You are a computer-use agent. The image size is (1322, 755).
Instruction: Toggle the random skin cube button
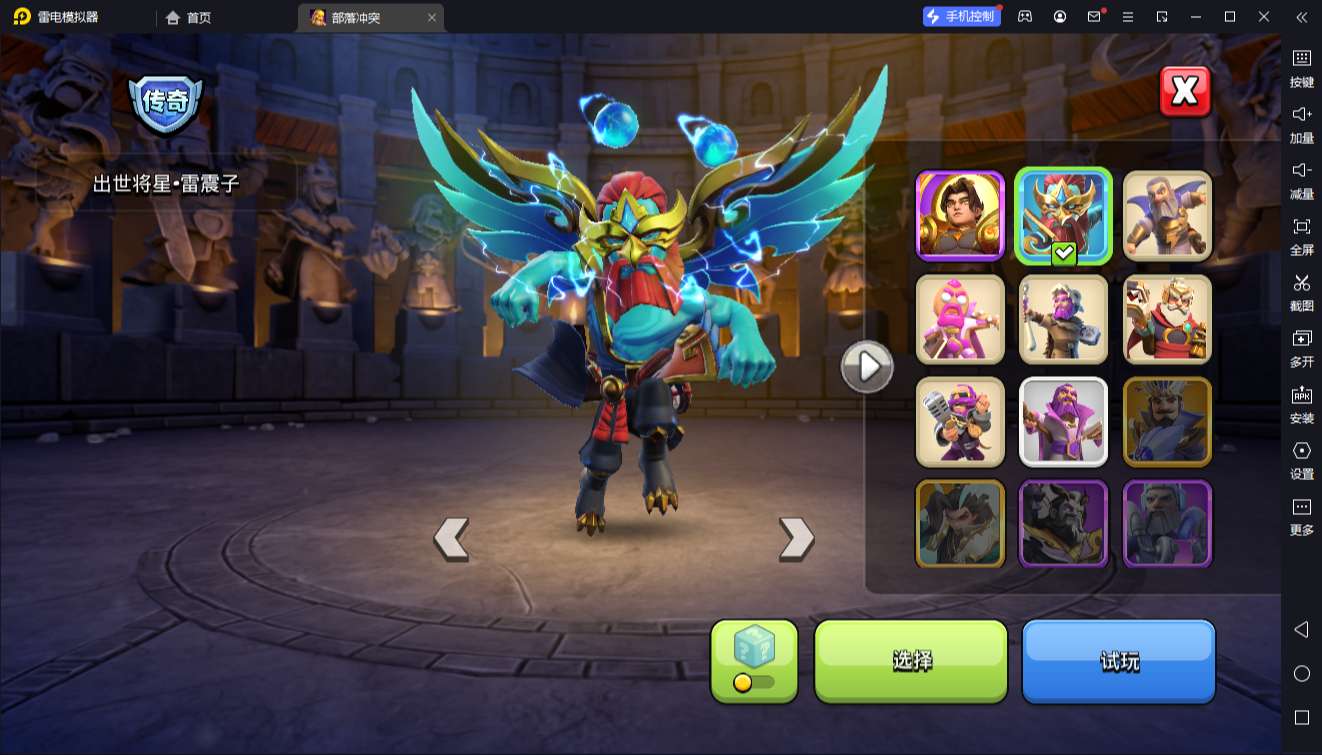tap(754, 660)
